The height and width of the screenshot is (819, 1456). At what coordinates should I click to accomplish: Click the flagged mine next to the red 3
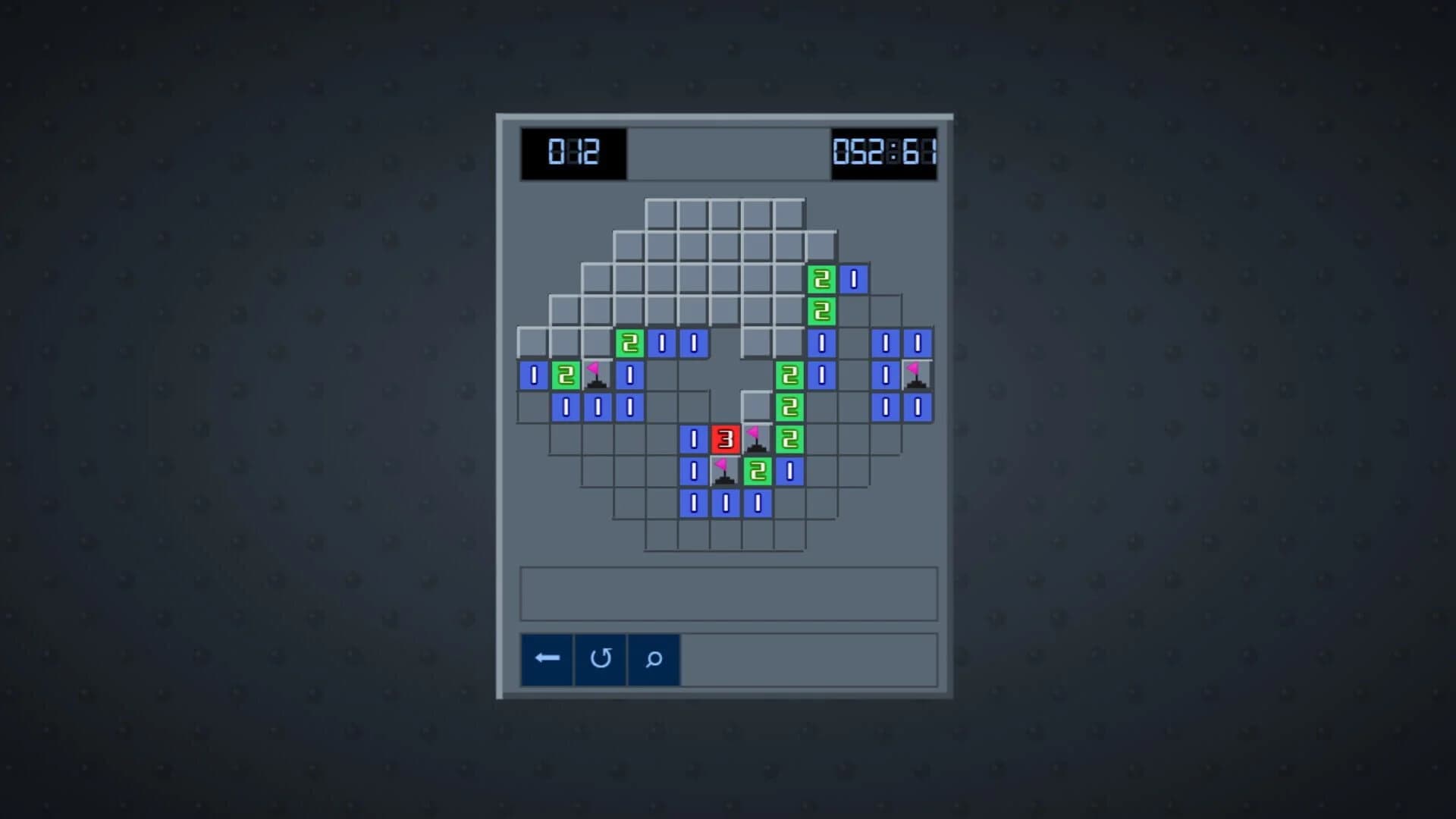pyautogui.click(x=756, y=438)
